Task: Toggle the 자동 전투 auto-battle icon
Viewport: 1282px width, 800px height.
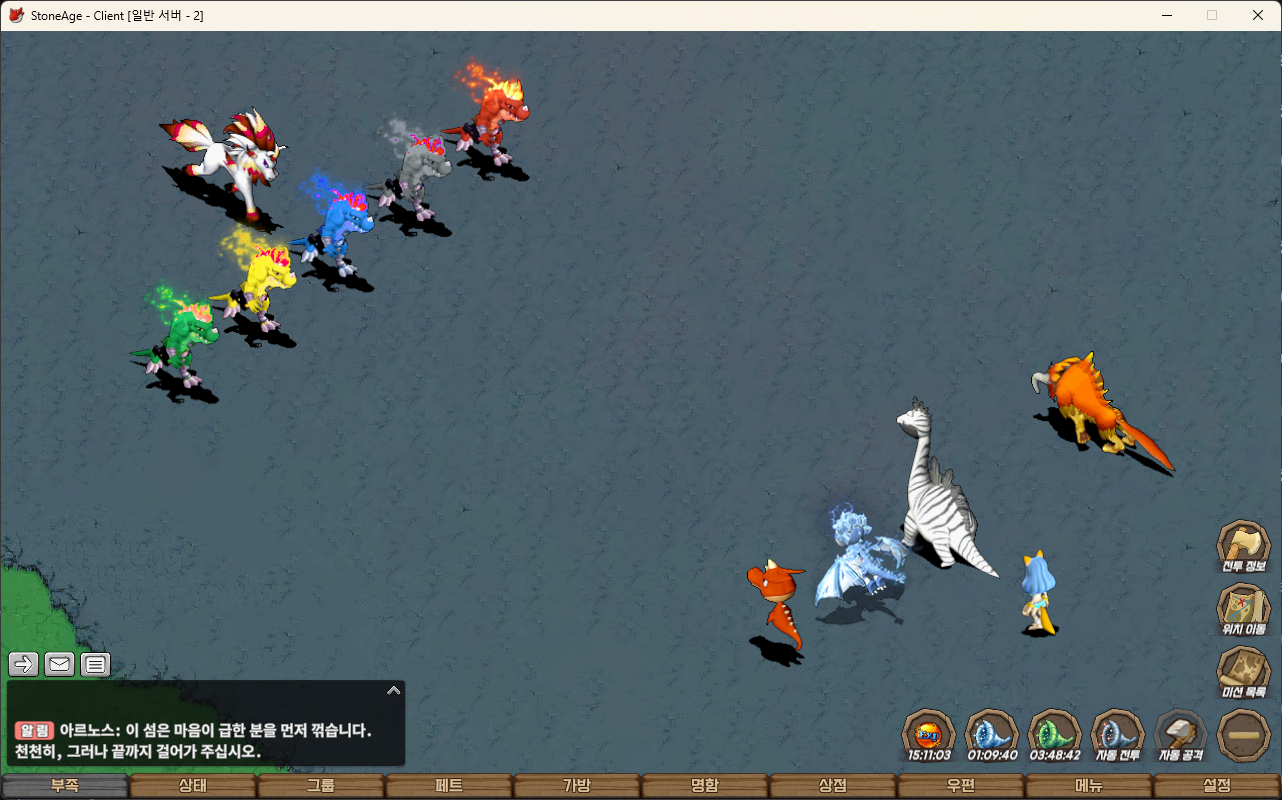Action: pyautogui.click(x=1118, y=735)
